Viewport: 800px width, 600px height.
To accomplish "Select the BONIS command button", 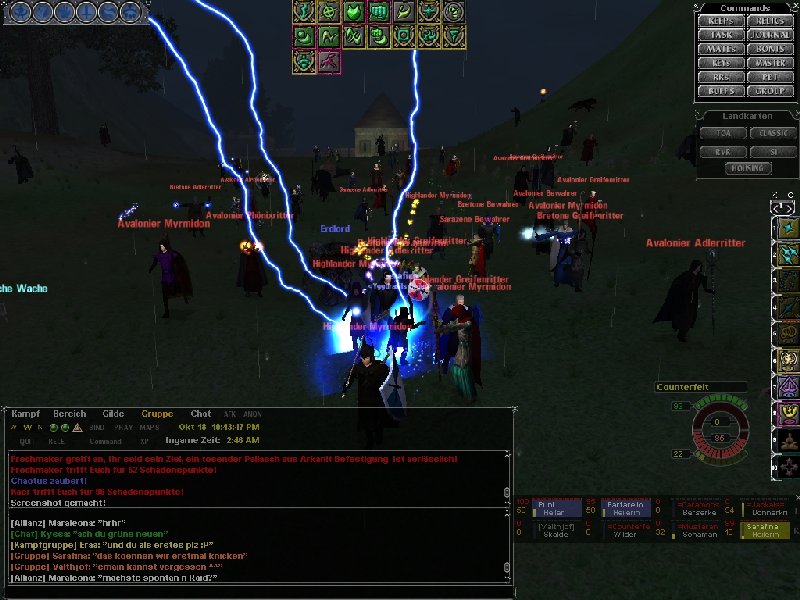I will coord(769,48).
